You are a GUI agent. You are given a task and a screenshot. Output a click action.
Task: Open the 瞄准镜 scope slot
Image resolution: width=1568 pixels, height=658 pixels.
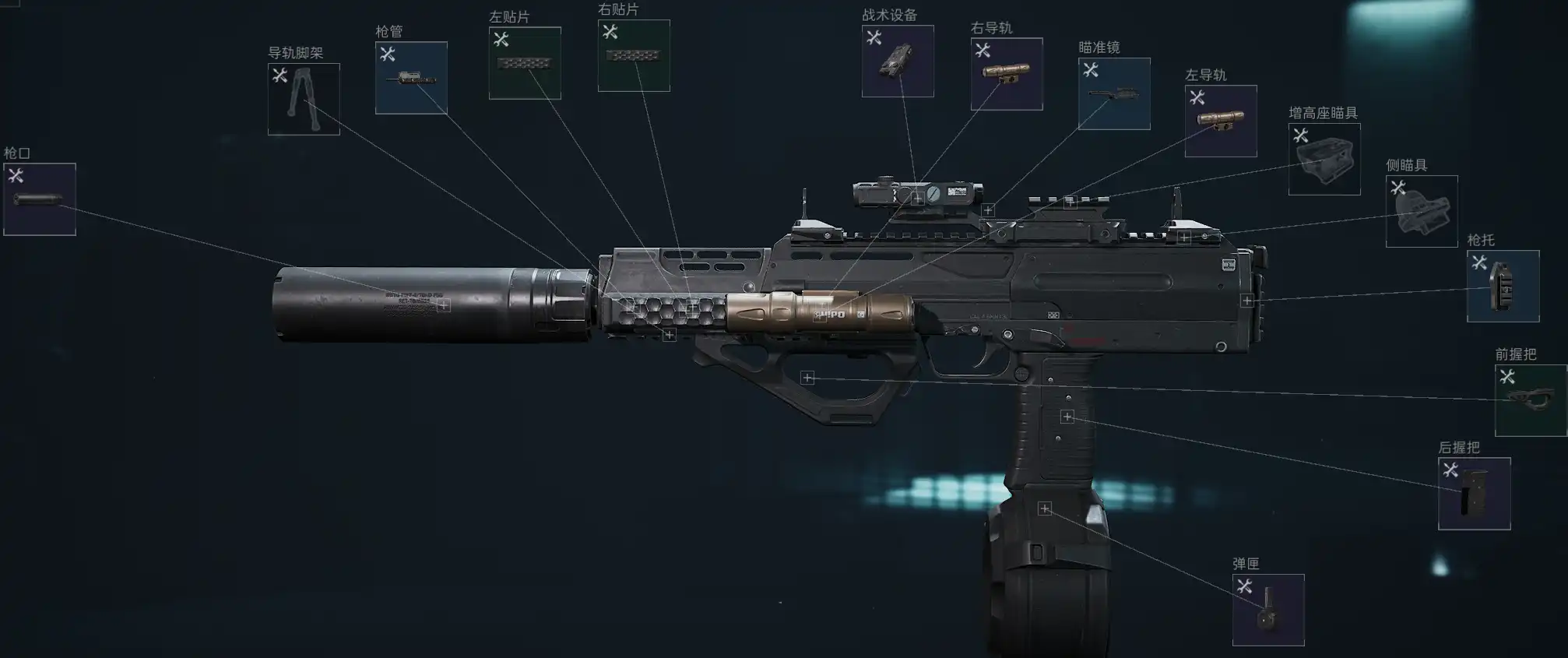click(1114, 93)
